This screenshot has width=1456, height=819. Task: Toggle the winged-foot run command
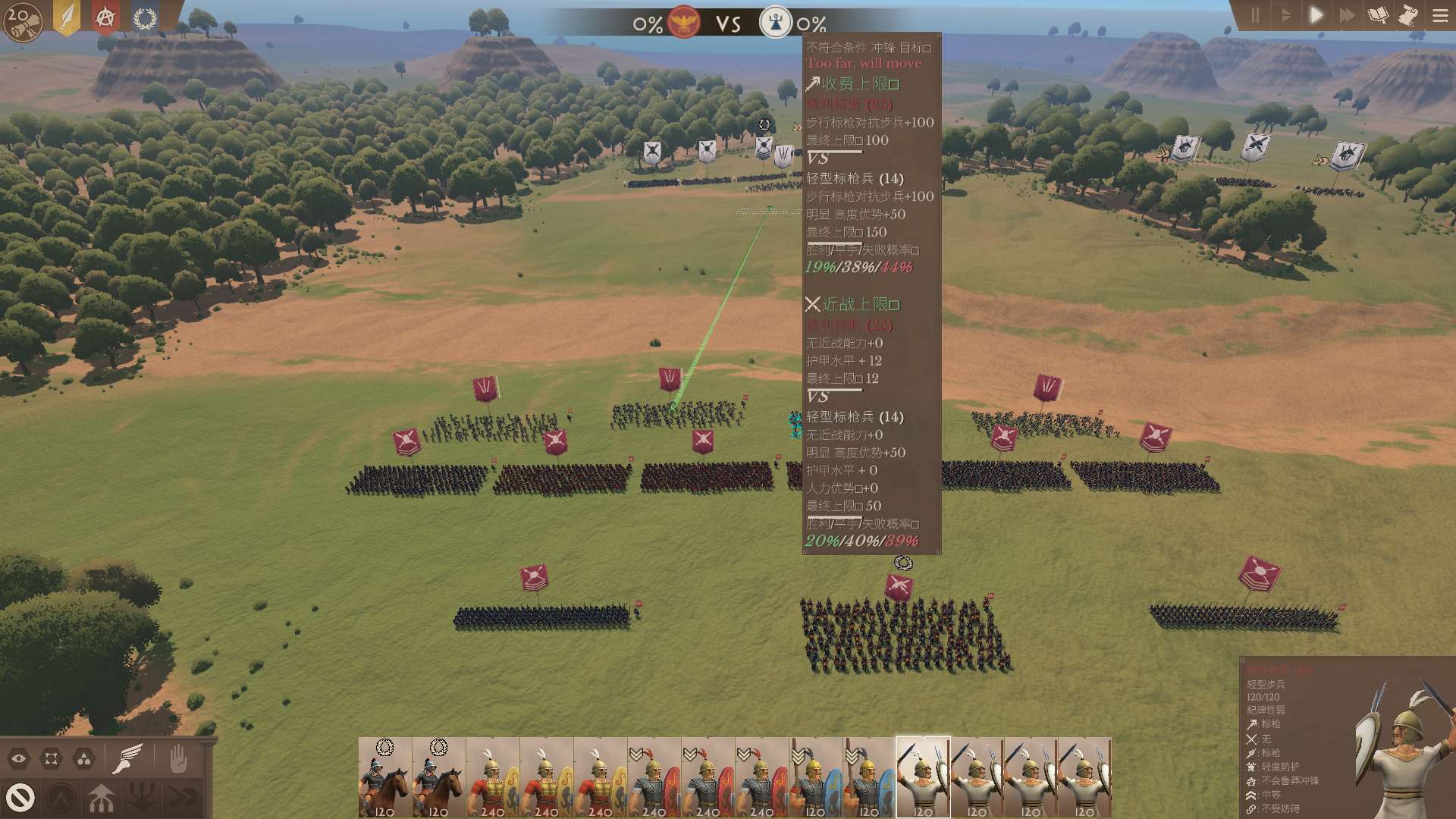(127, 758)
